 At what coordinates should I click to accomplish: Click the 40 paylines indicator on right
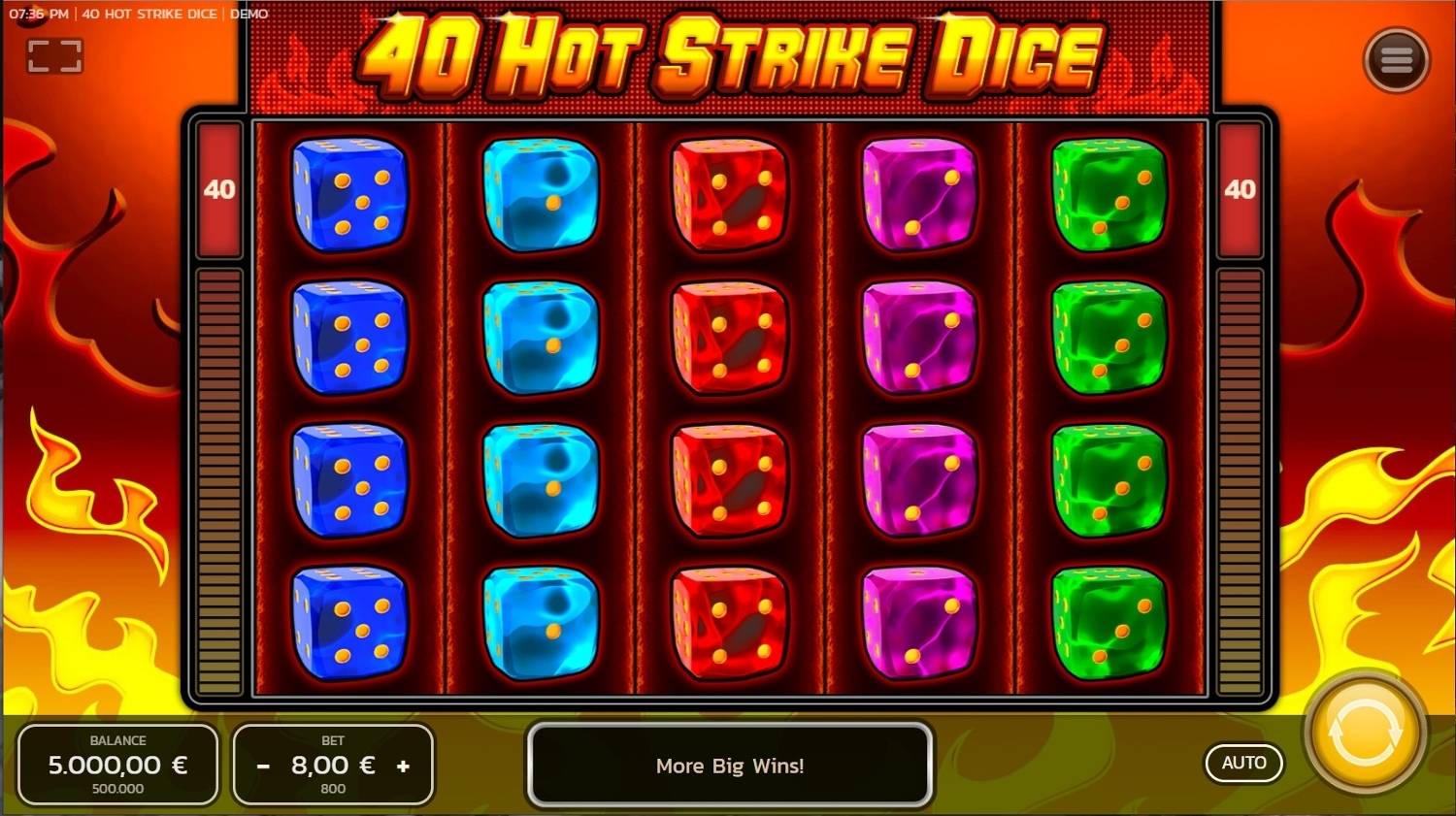(1240, 190)
